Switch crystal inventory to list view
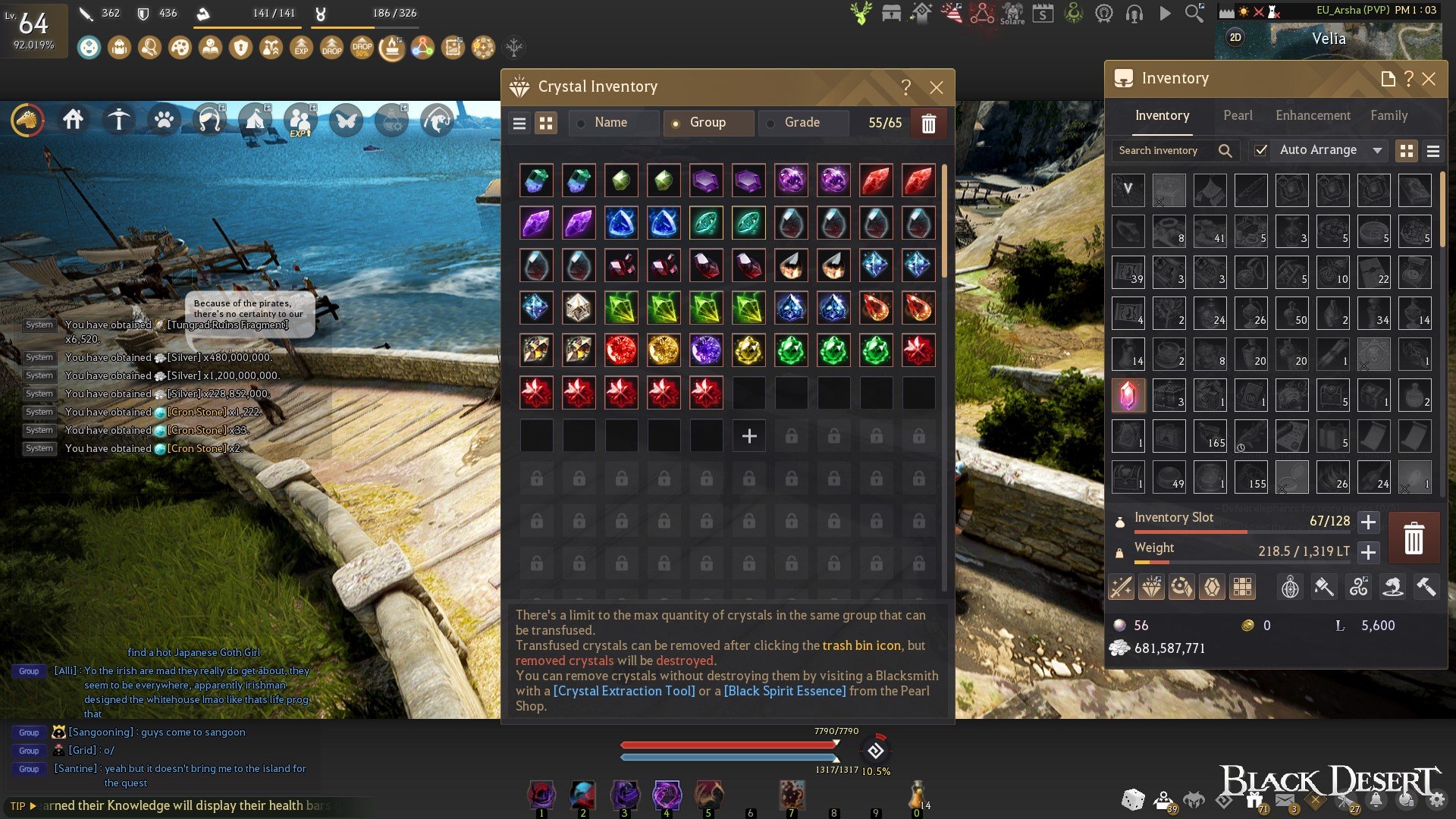Image resolution: width=1456 pixels, height=819 pixels. tap(519, 124)
